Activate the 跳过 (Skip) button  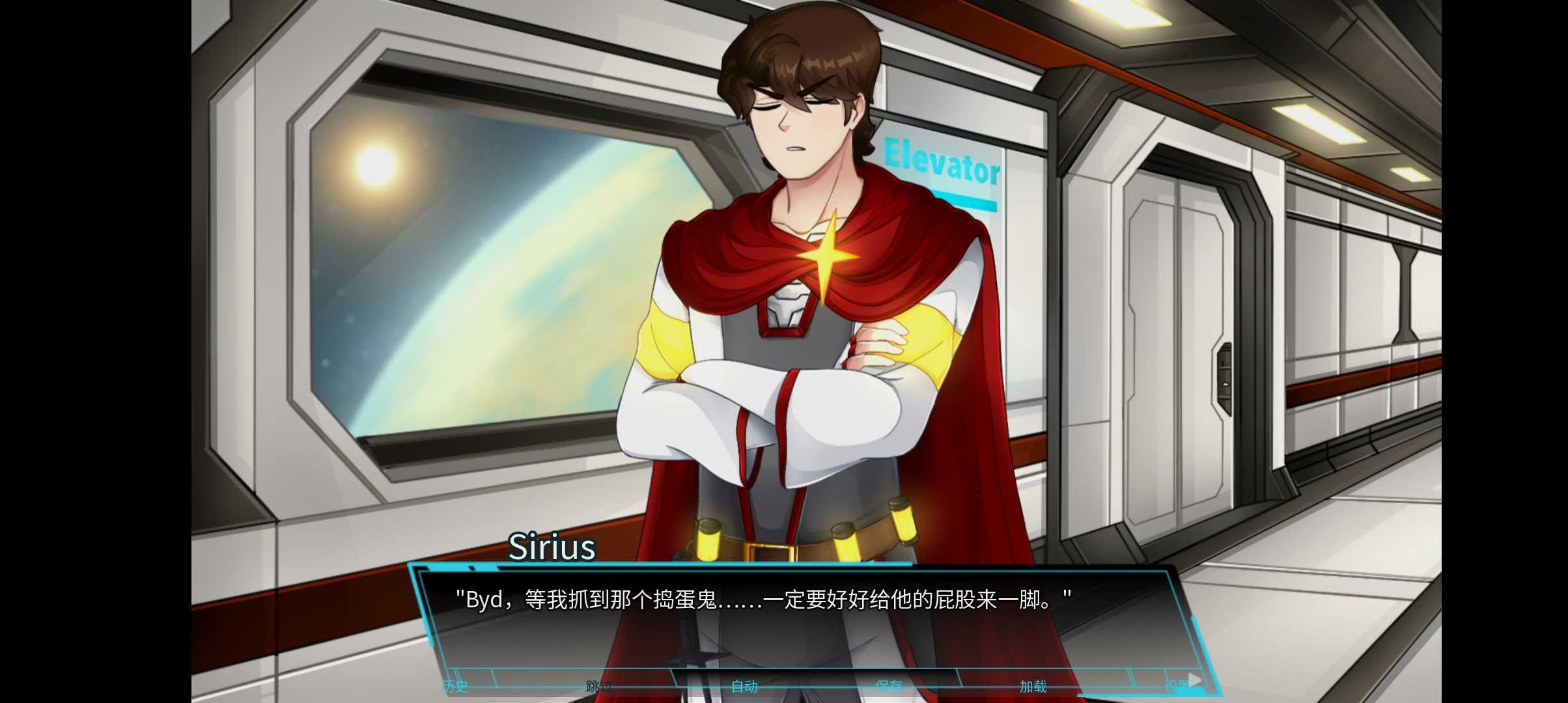pyautogui.click(x=599, y=686)
